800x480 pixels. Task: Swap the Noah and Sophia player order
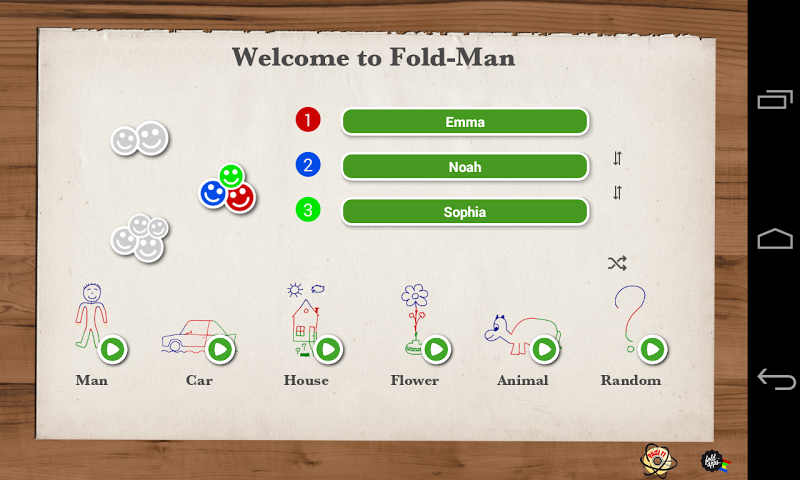(x=617, y=193)
